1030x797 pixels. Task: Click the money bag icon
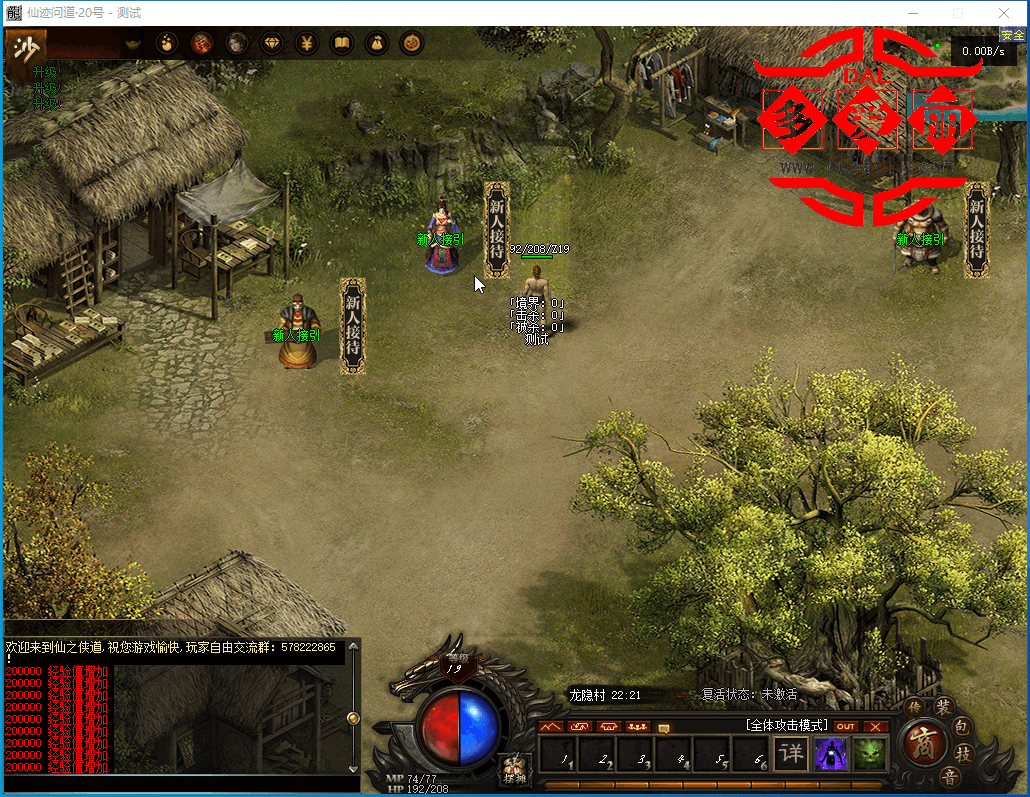pos(377,43)
